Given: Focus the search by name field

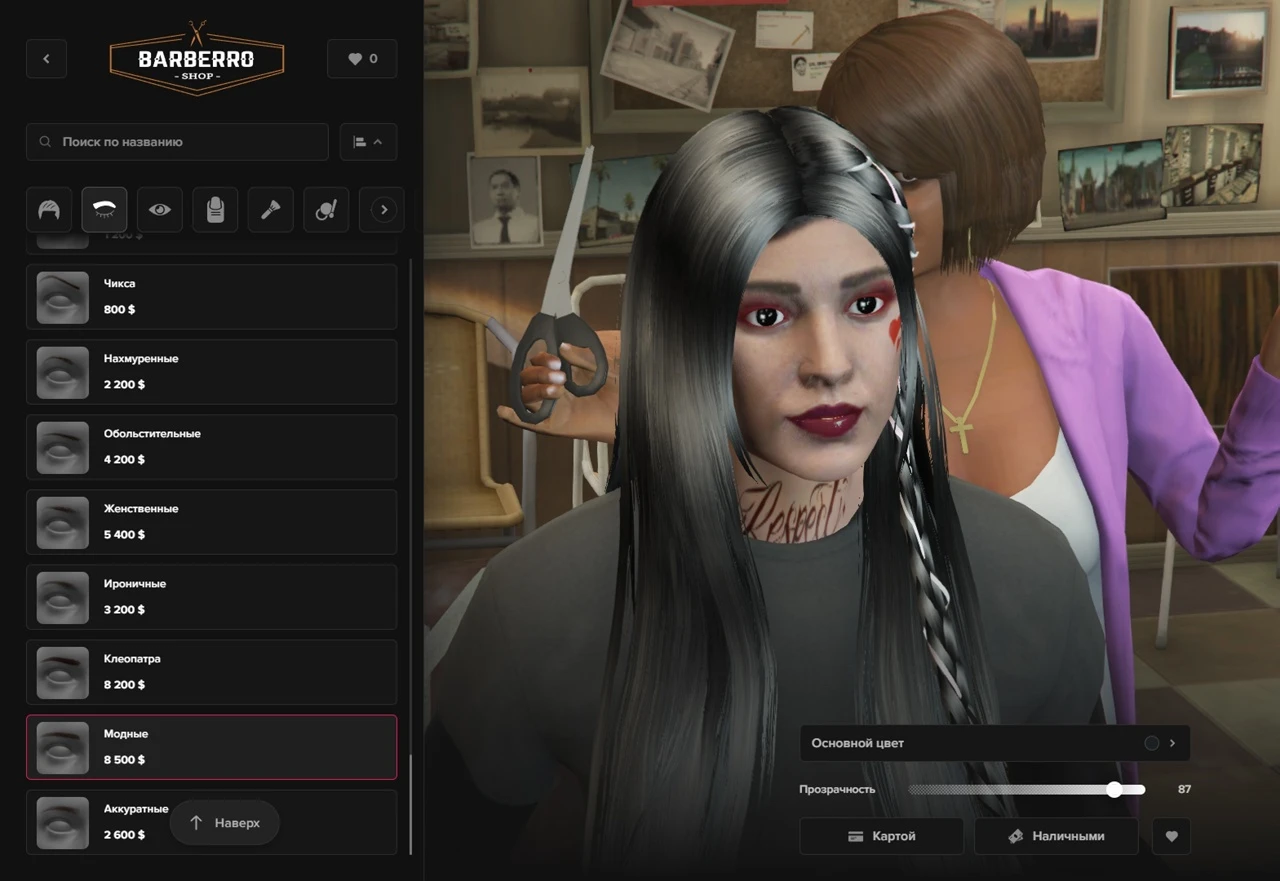Looking at the screenshot, I should (178, 142).
